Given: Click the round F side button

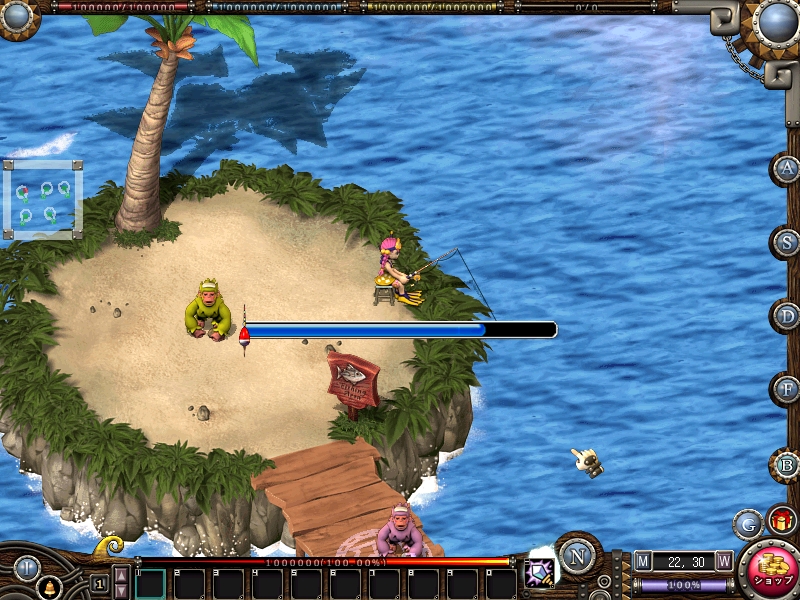Looking at the screenshot, I should coord(787,389).
